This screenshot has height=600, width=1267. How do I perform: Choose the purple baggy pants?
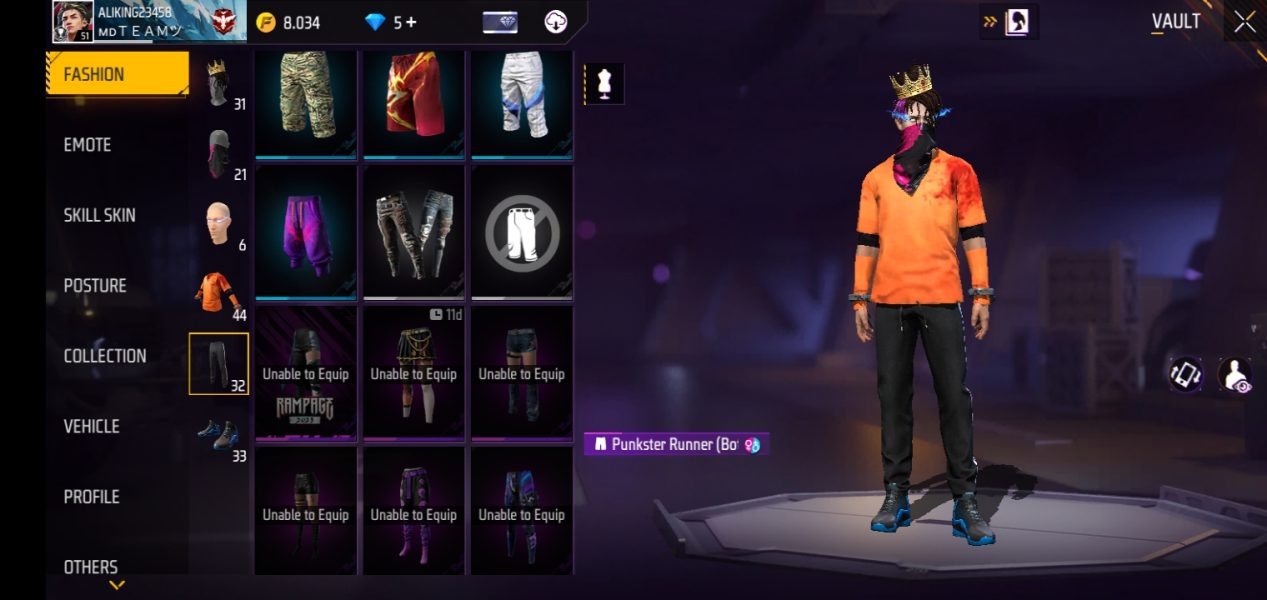[x=306, y=232]
